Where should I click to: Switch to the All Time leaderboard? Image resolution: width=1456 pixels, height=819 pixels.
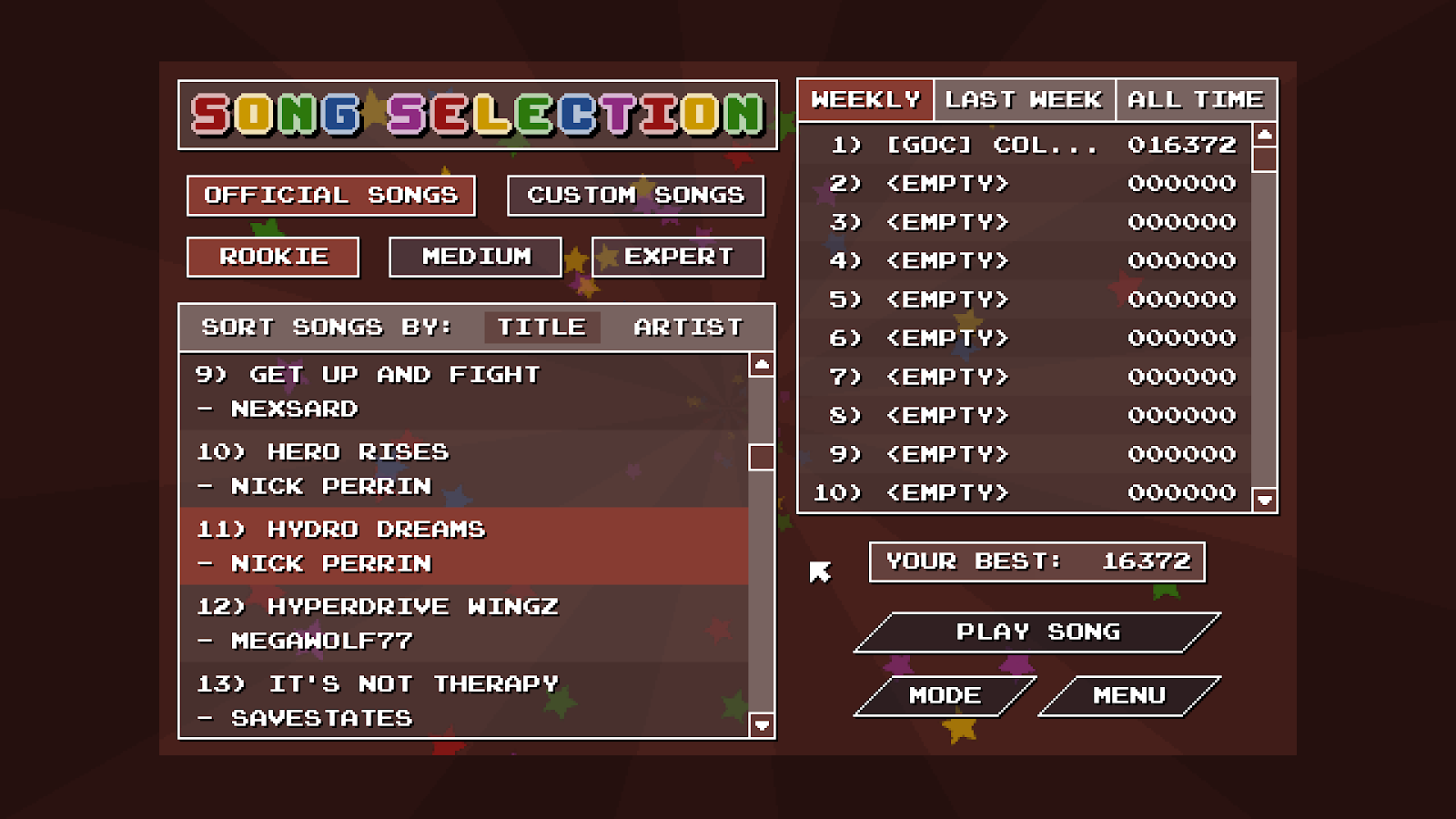[1195, 100]
